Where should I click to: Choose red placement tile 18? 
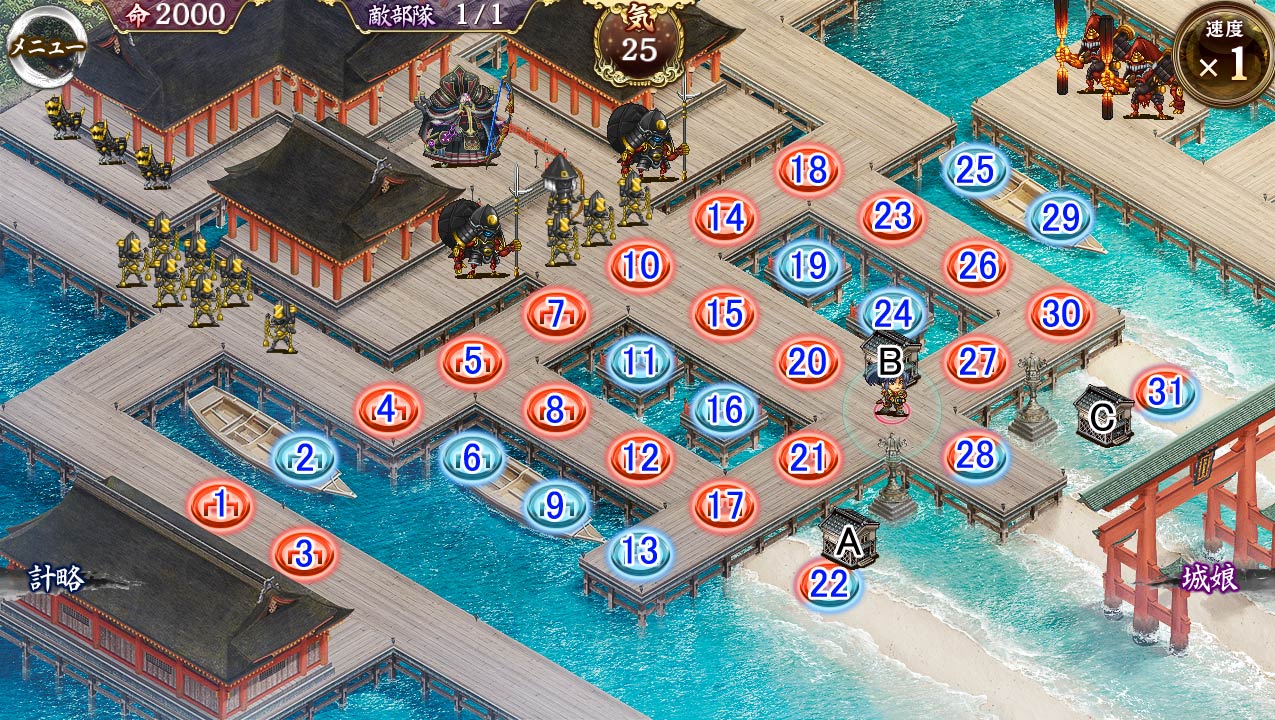(808, 170)
